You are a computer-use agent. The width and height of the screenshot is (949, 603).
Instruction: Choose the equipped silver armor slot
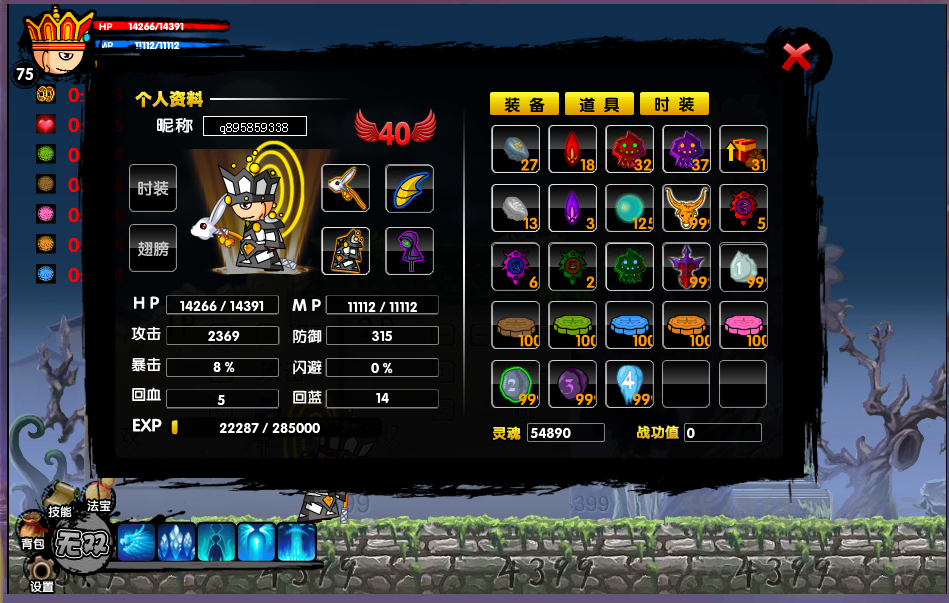[345, 250]
